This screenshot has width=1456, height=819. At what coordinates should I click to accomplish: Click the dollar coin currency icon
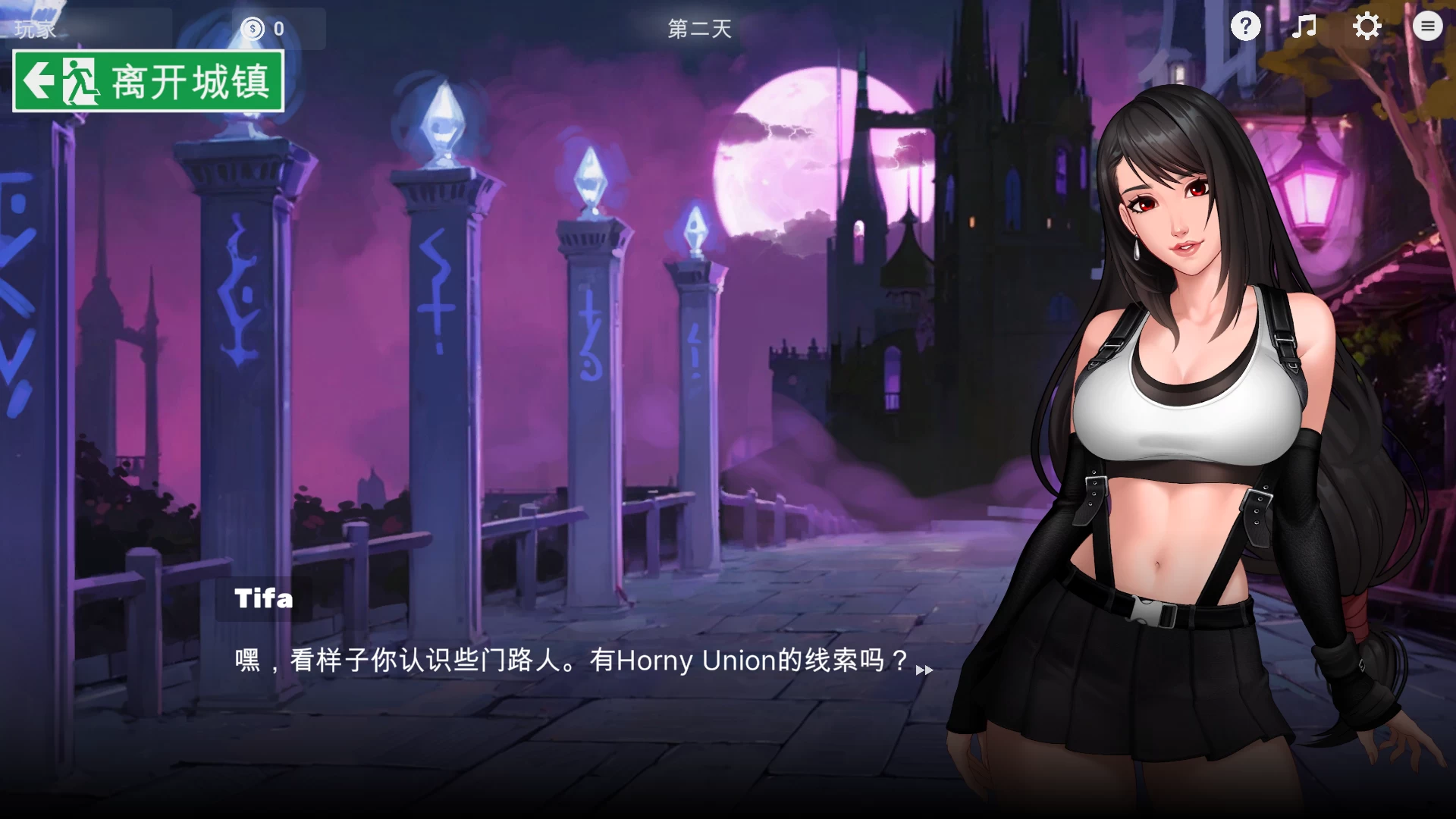pyautogui.click(x=253, y=30)
